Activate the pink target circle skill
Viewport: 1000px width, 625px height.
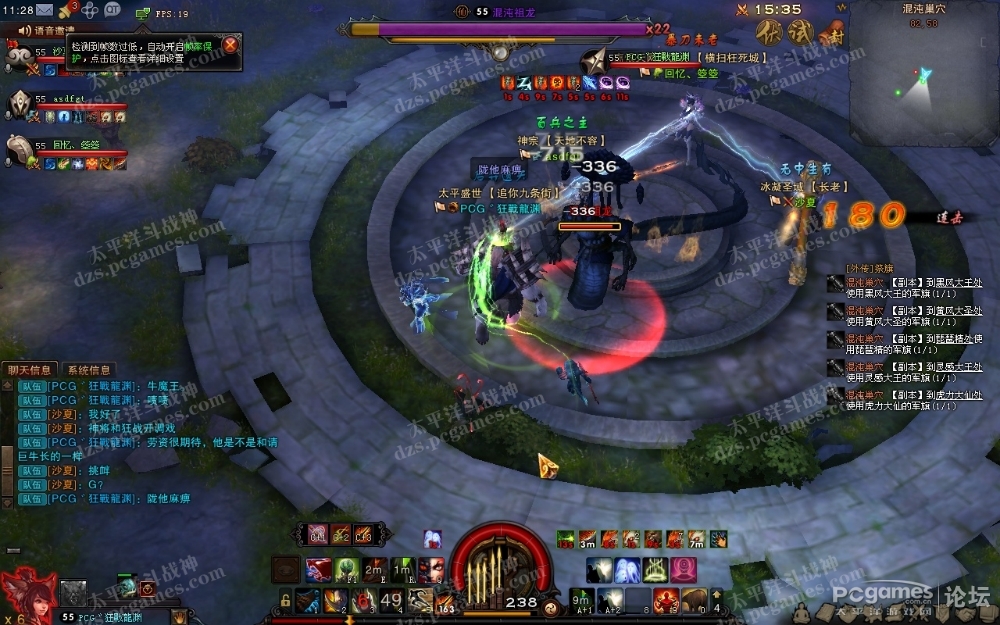[684, 571]
